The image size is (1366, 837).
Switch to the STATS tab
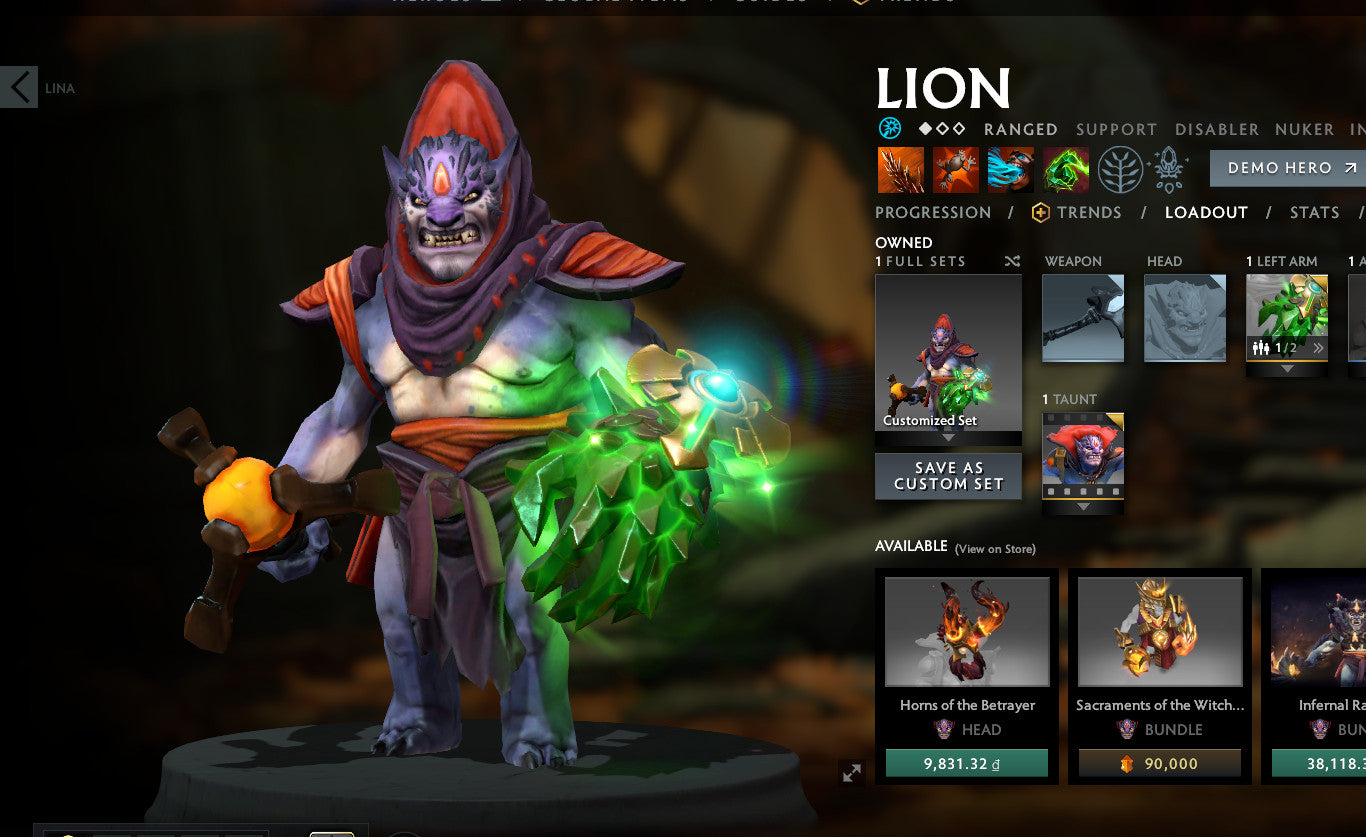click(1314, 212)
